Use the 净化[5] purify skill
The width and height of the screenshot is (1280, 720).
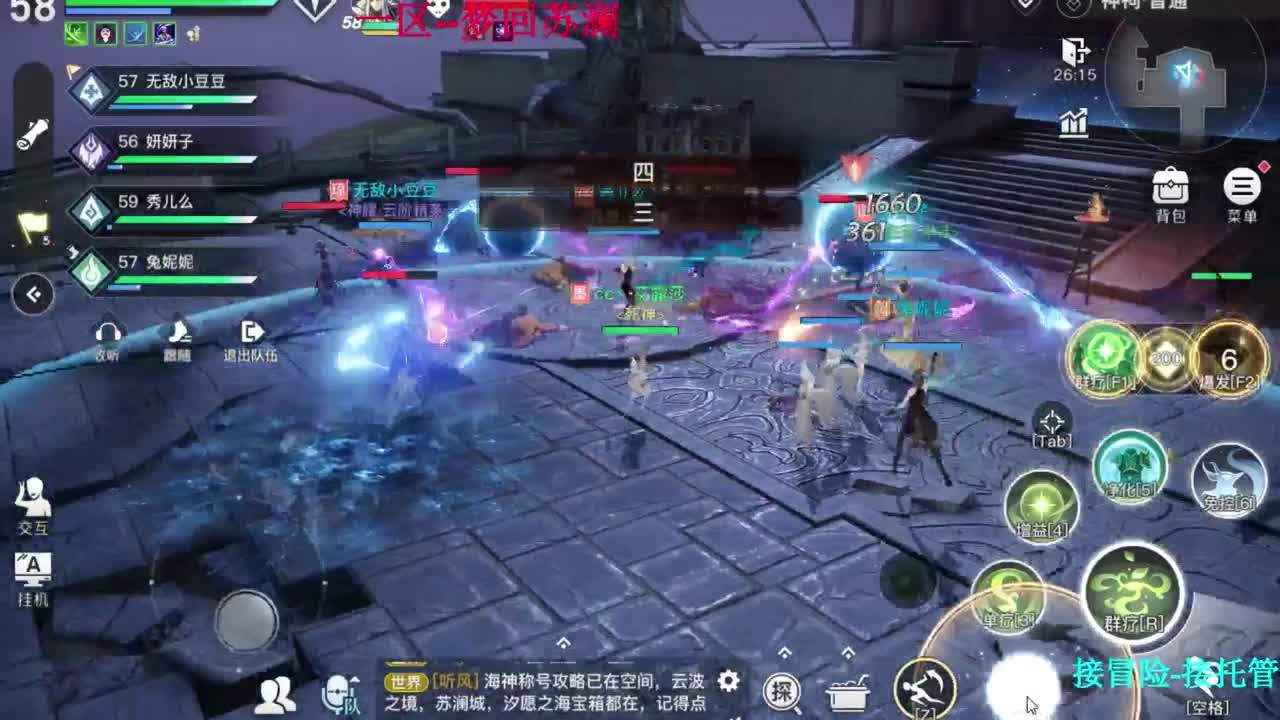point(1128,468)
